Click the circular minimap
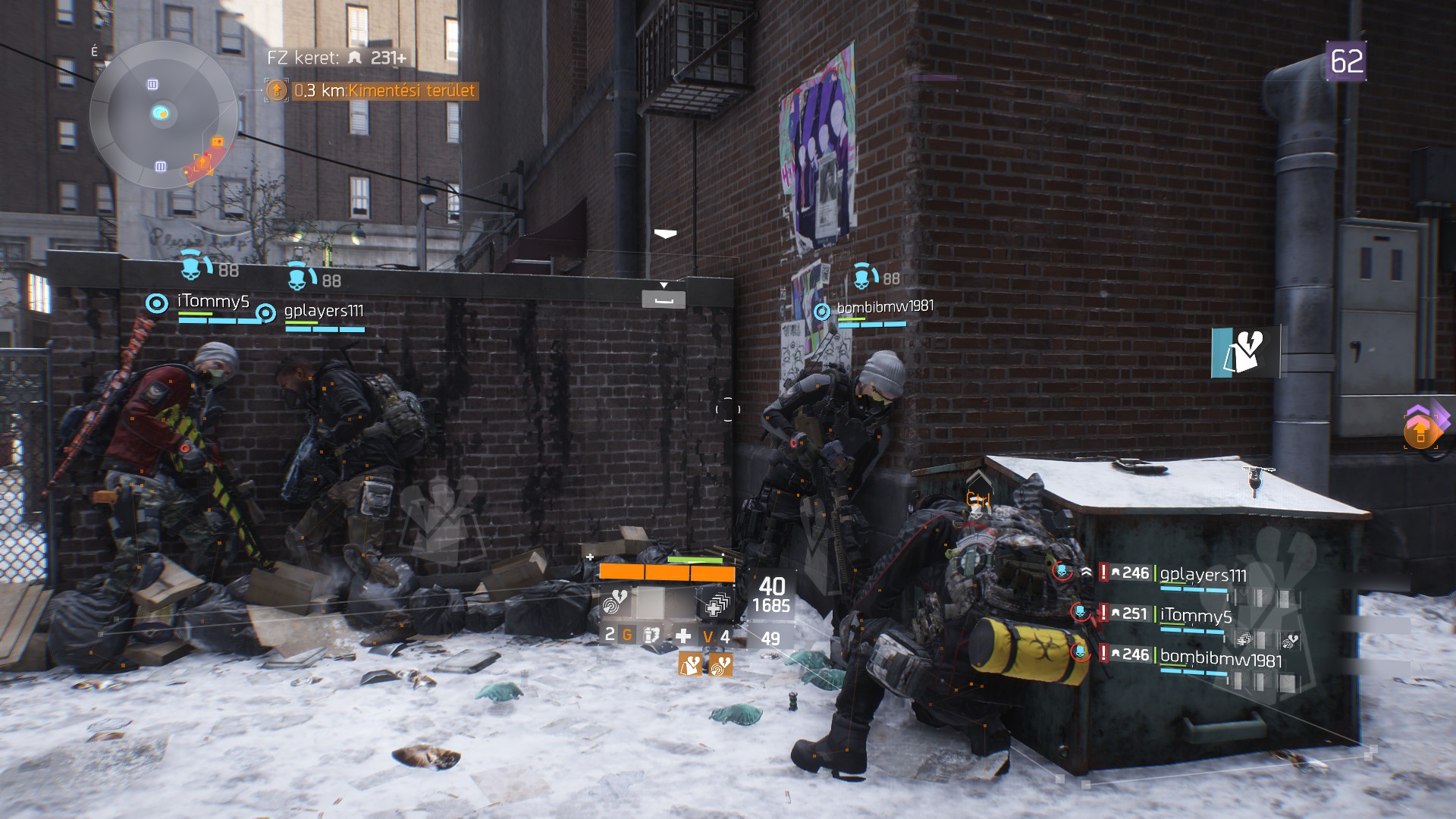 point(162,115)
